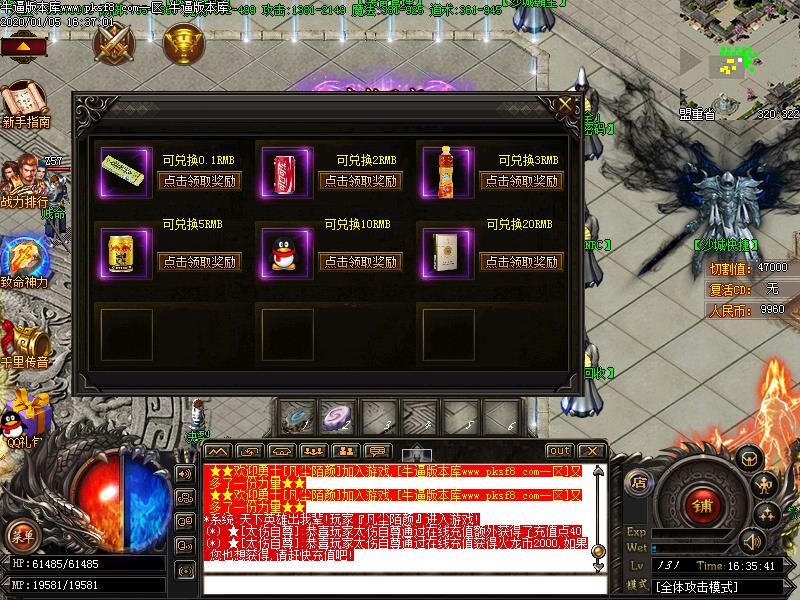Claim the 2 RMB cola can reward
Viewport: 800px width, 600px height.
[360, 181]
